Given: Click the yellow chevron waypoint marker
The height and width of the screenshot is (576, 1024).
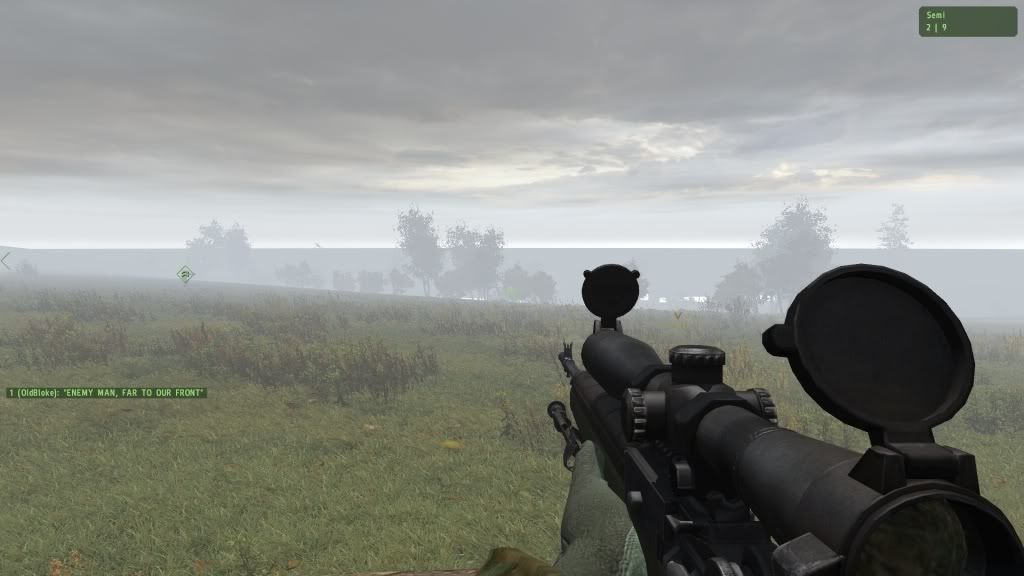Looking at the screenshot, I should click(677, 315).
